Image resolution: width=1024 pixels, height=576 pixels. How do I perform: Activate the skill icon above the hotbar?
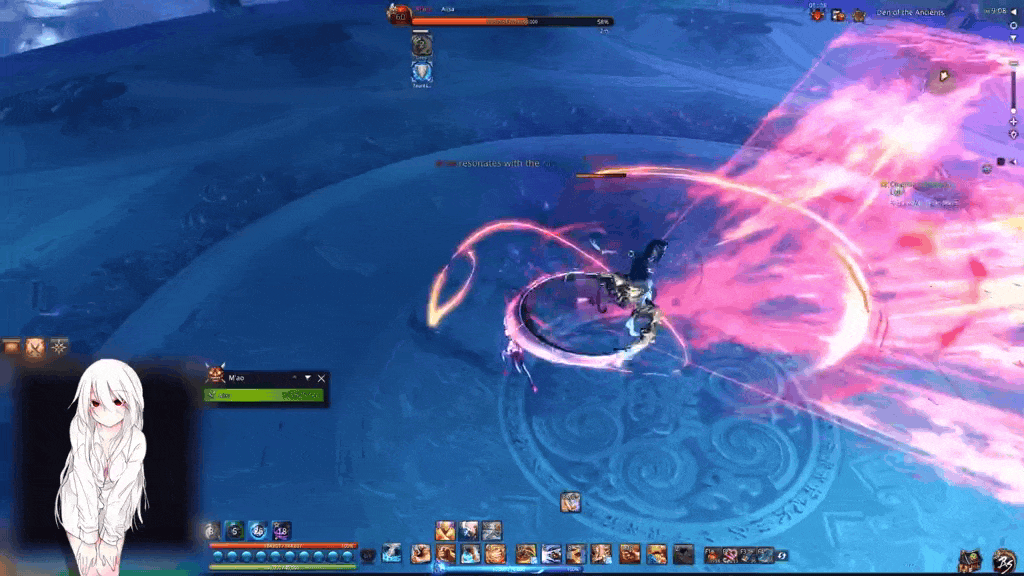point(571,501)
